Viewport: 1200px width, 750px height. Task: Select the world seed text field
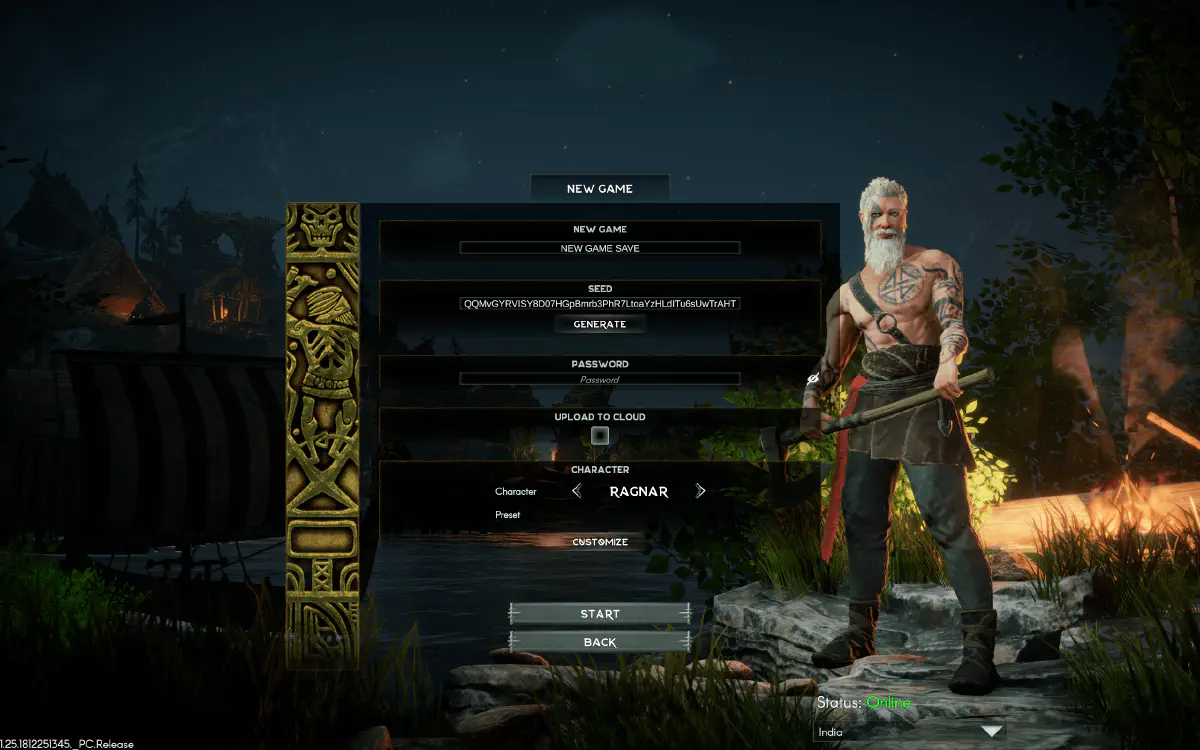click(x=600, y=303)
